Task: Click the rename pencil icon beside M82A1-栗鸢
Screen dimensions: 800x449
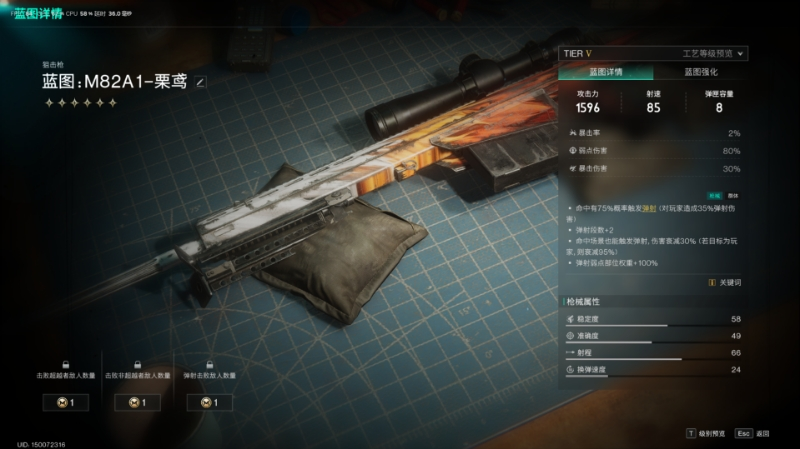Action: point(200,82)
